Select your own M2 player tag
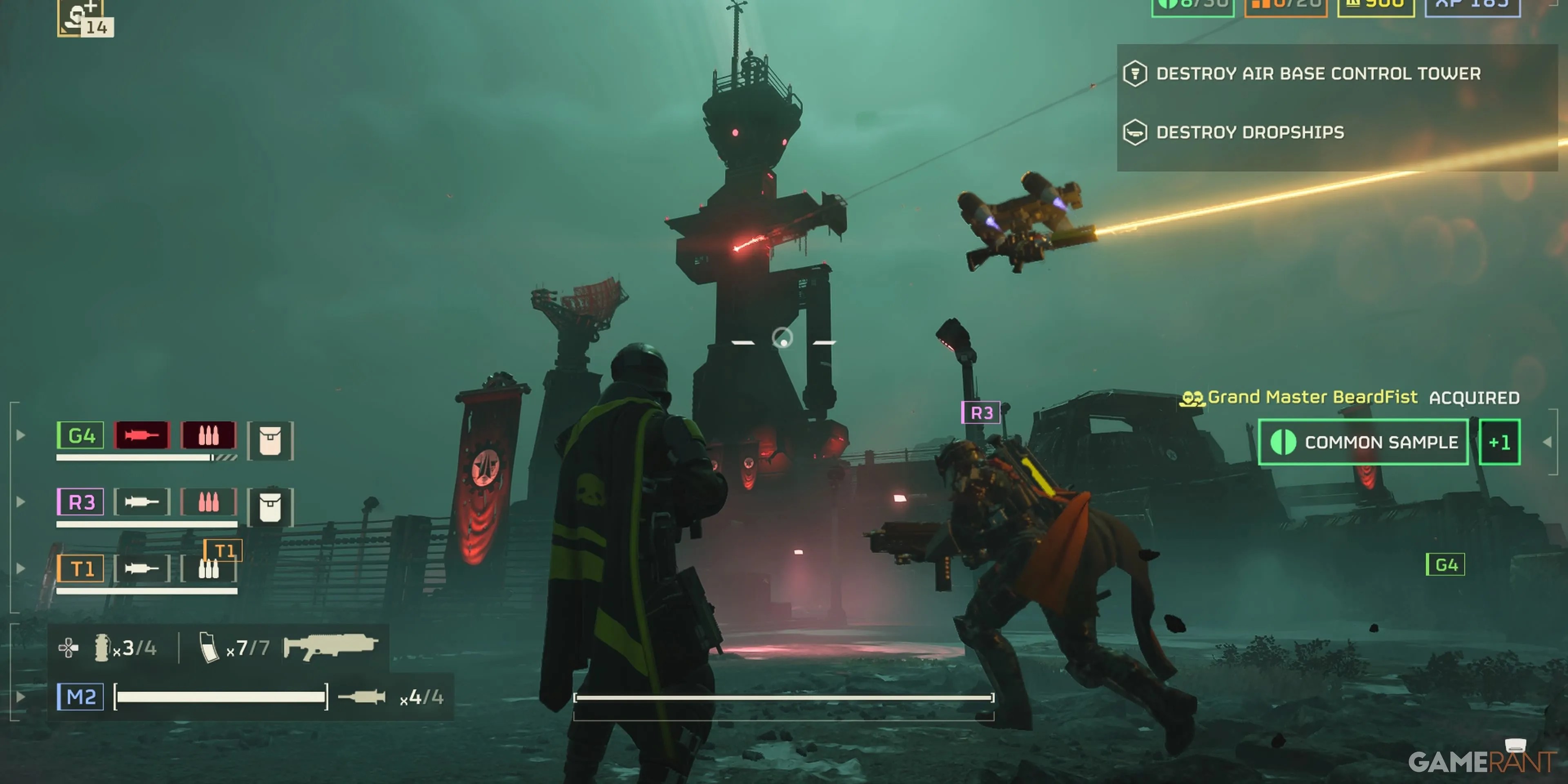Screen dimensions: 1568x784 coord(80,696)
